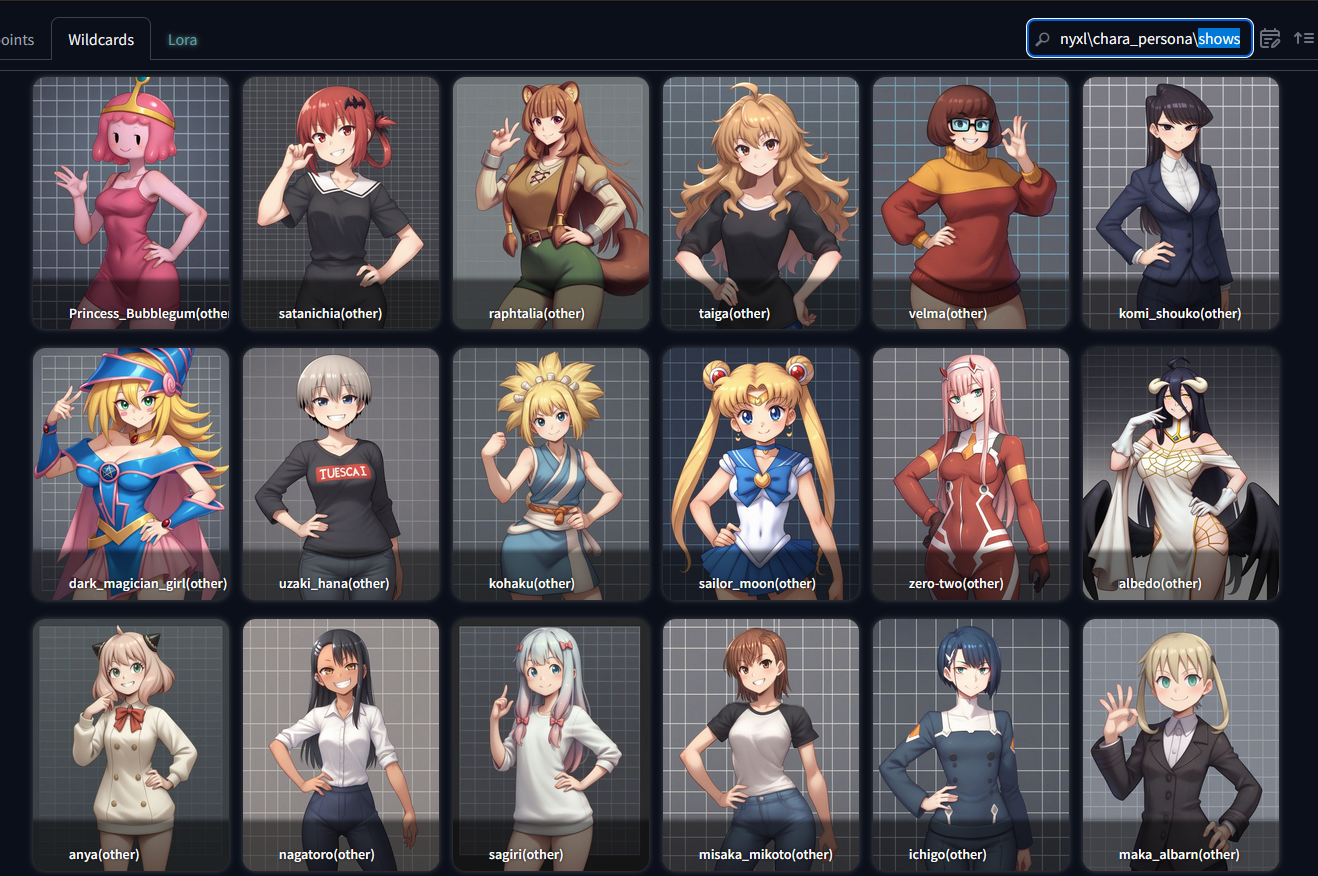Open the Lora tab
The width and height of the screenshot is (1318, 876).
pos(182,40)
